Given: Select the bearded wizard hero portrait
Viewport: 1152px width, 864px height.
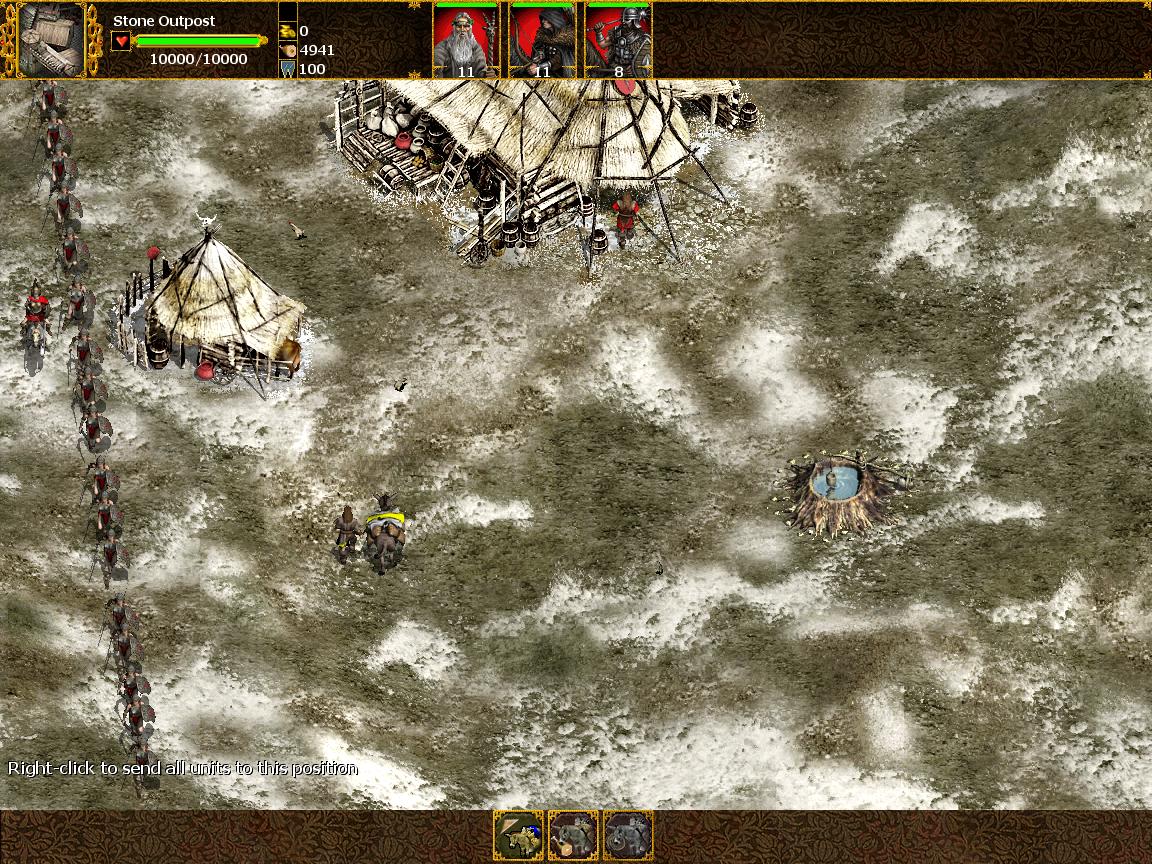Looking at the screenshot, I should click(x=465, y=40).
